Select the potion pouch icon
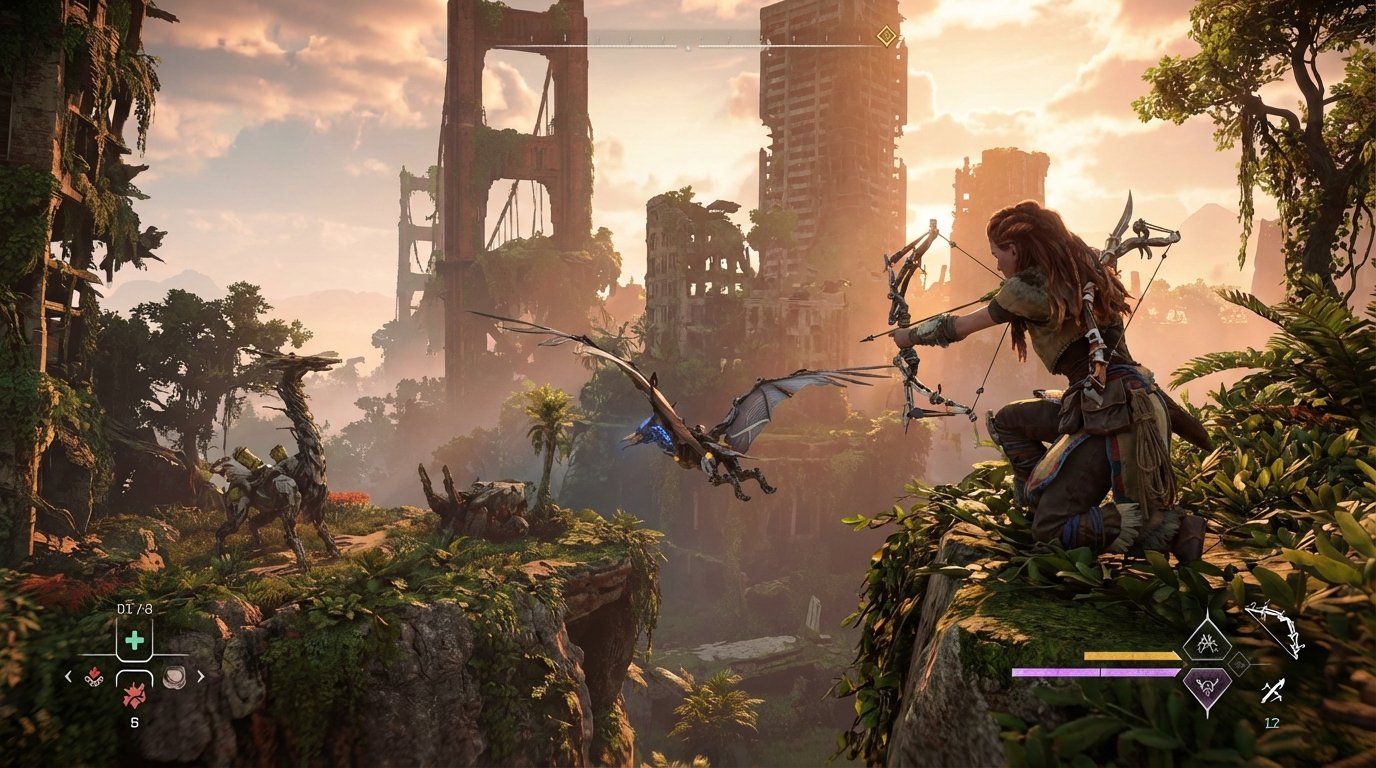Viewport: 1376px width, 768px height. tap(175, 676)
